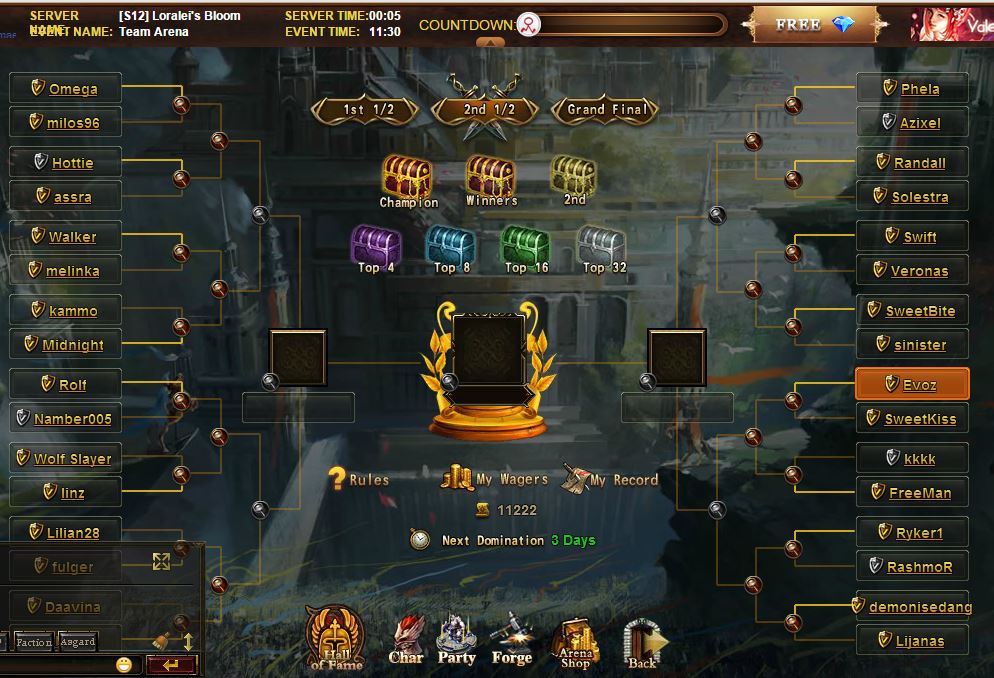This screenshot has width=994, height=678.
Task: Open the Char menu
Action: (406, 641)
